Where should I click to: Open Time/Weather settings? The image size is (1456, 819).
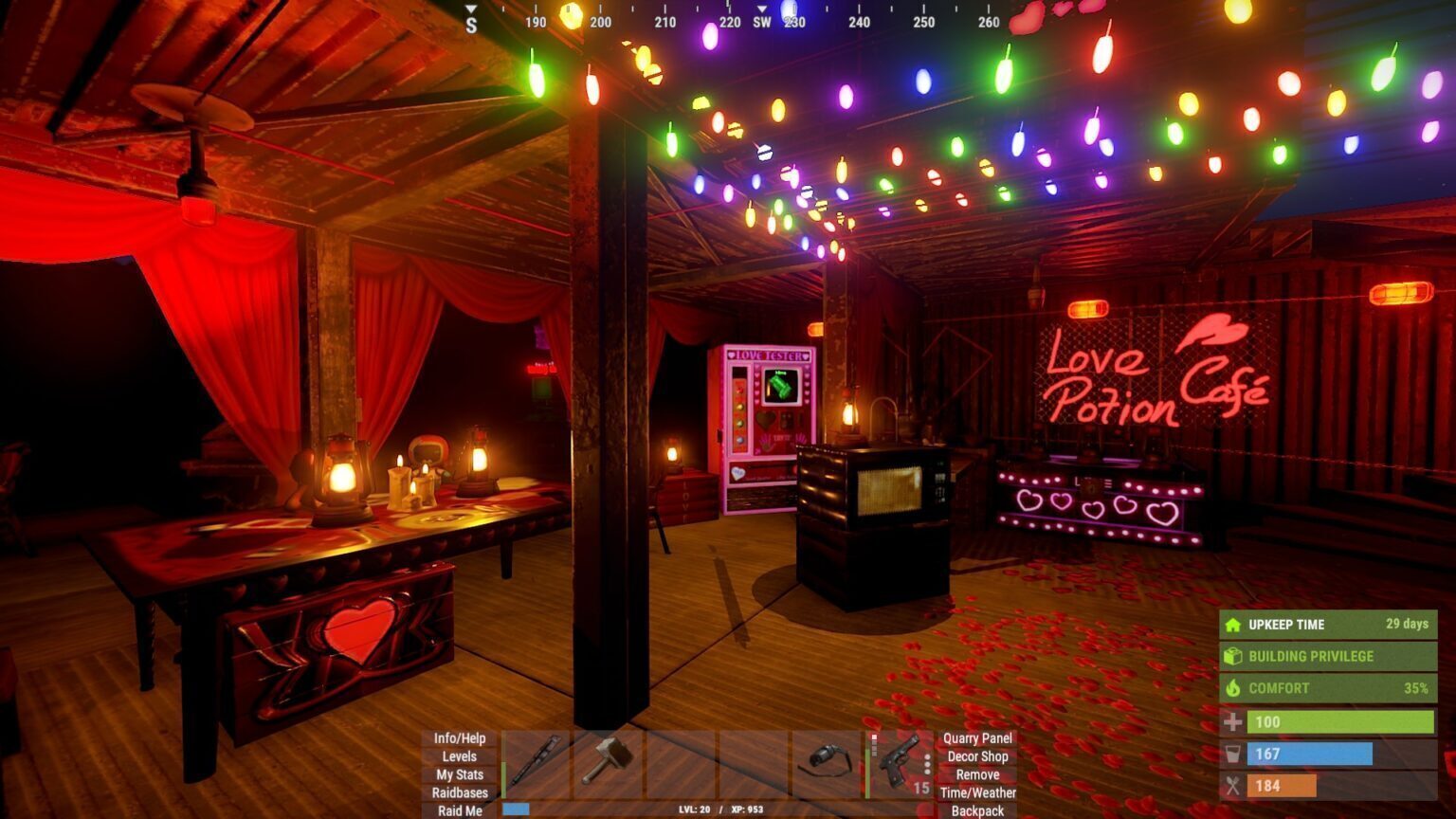[x=977, y=792]
